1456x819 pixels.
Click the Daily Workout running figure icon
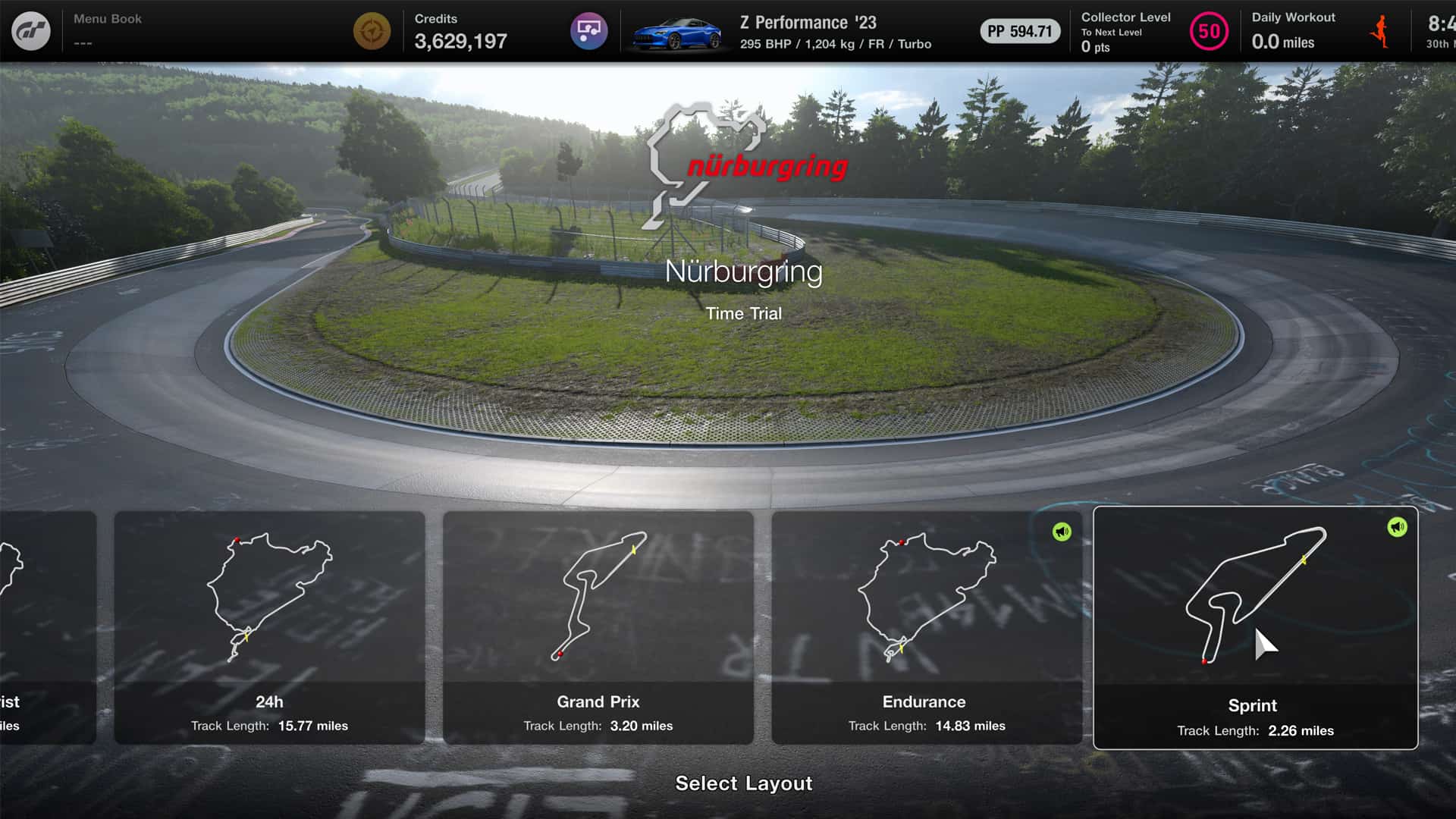click(1382, 30)
